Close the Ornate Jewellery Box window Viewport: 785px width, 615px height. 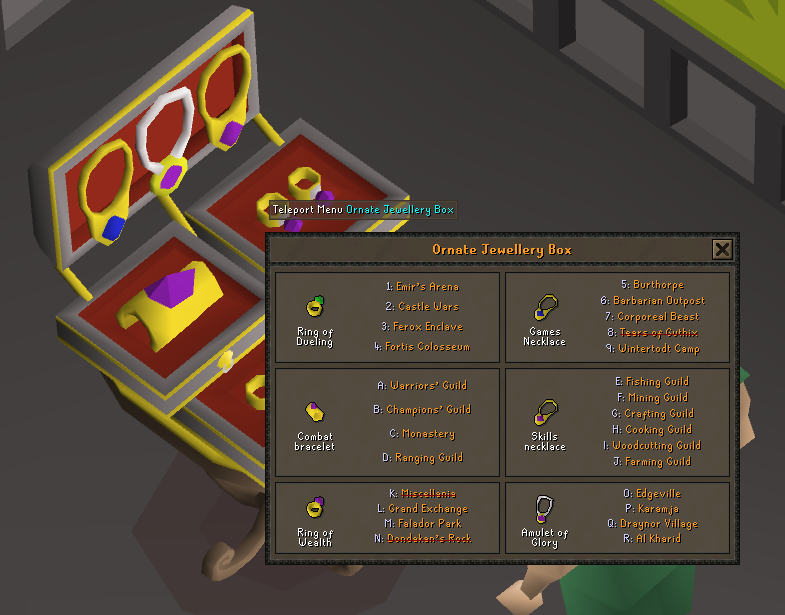coord(722,250)
